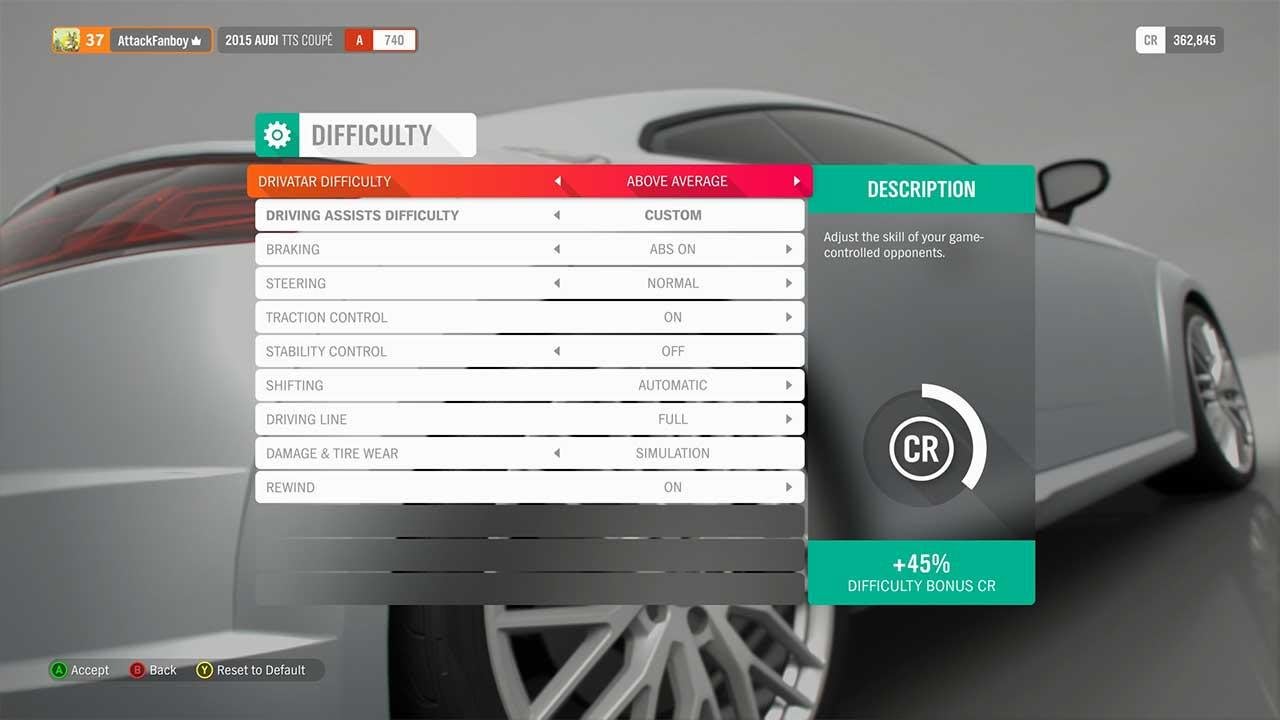Click right arrow beside Rewind ON
This screenshot has height=720, width=1280.
789,487
